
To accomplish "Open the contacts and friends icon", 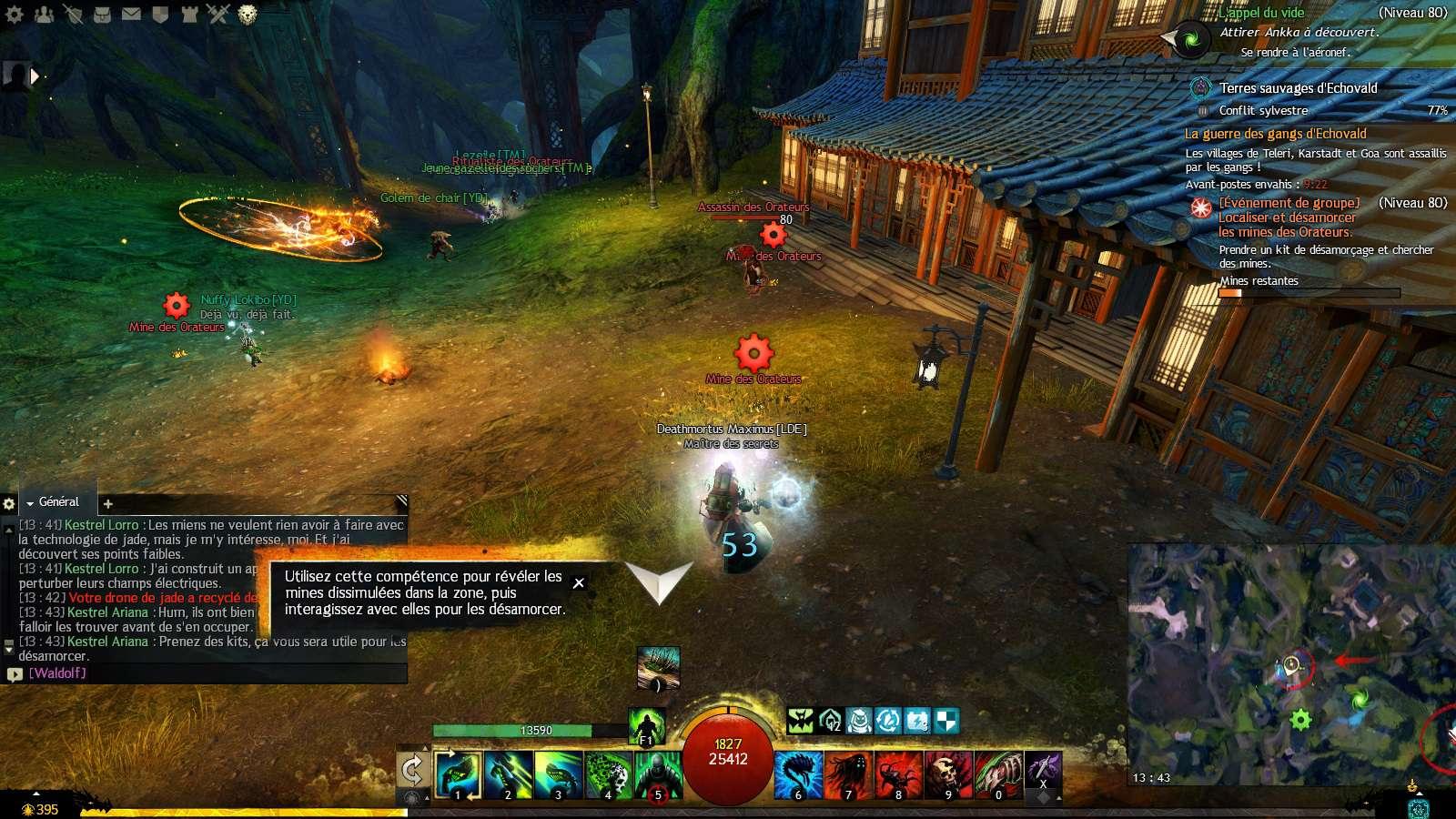I will pyautogui.click(x=45, y=14).
